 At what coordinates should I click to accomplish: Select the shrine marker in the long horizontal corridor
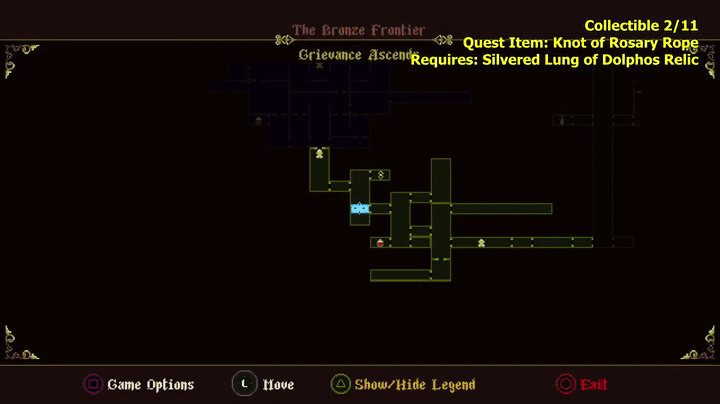point(481,242)
